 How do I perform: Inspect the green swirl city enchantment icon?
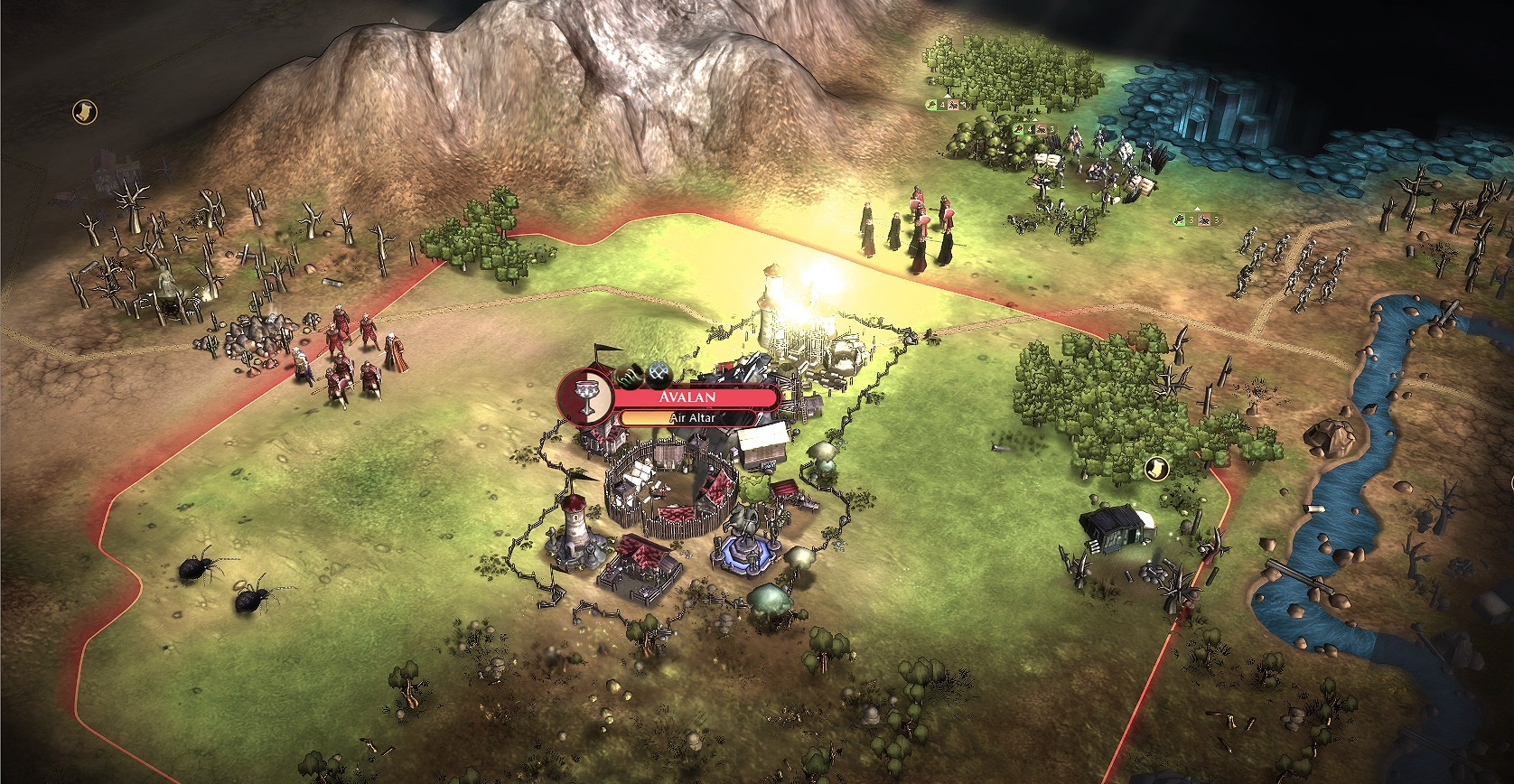click(629, 373)
